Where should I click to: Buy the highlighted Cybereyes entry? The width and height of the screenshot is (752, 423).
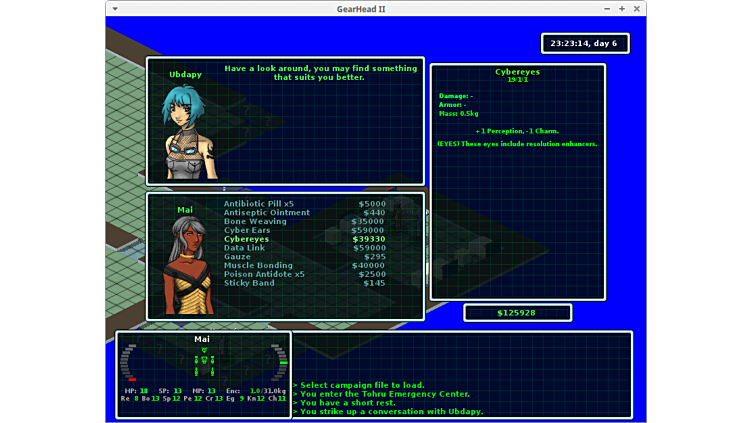coord(247,240)
